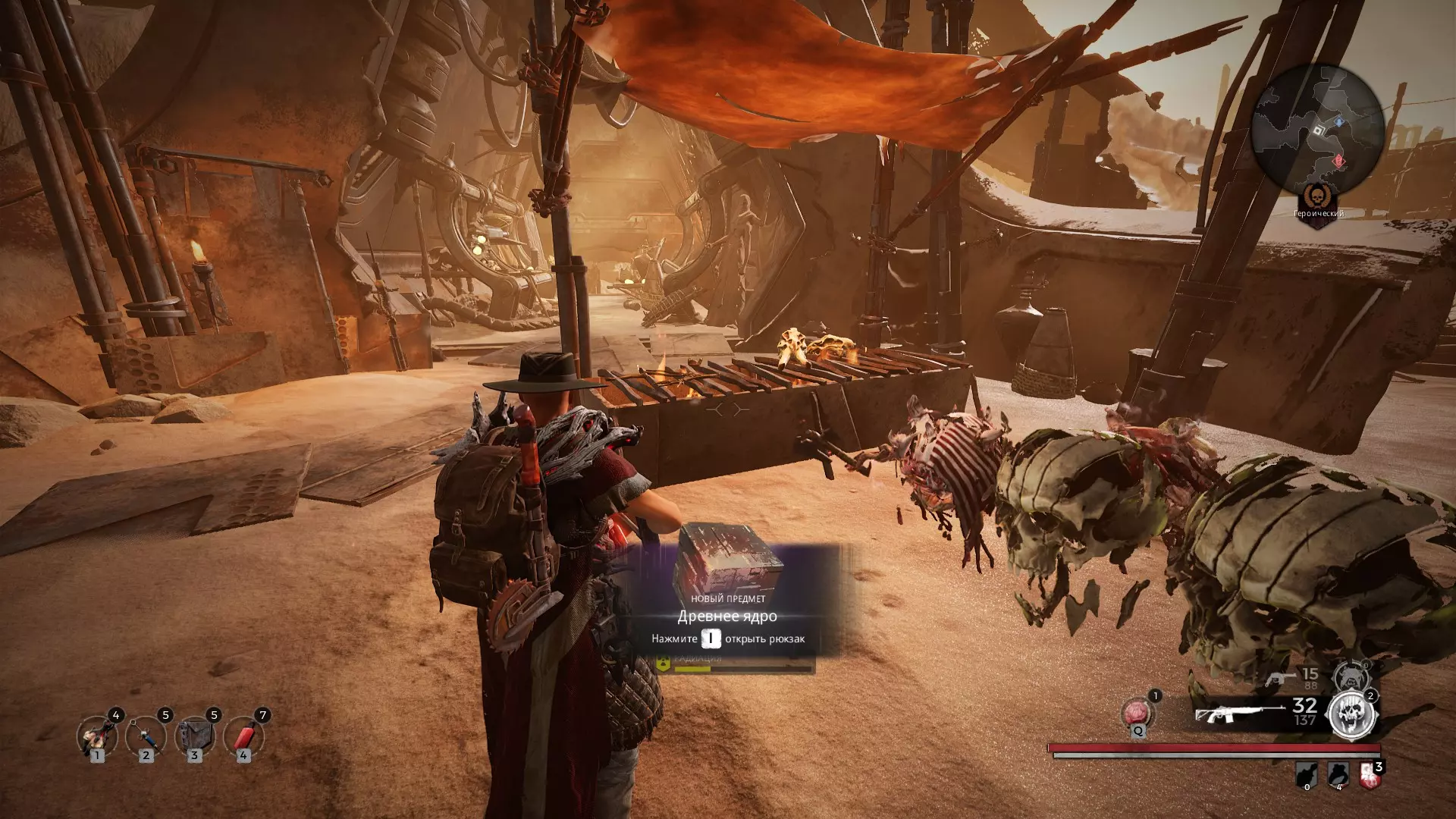
Task: Activate the screaming skull weapon mod
Action: tap(1352, 714)
